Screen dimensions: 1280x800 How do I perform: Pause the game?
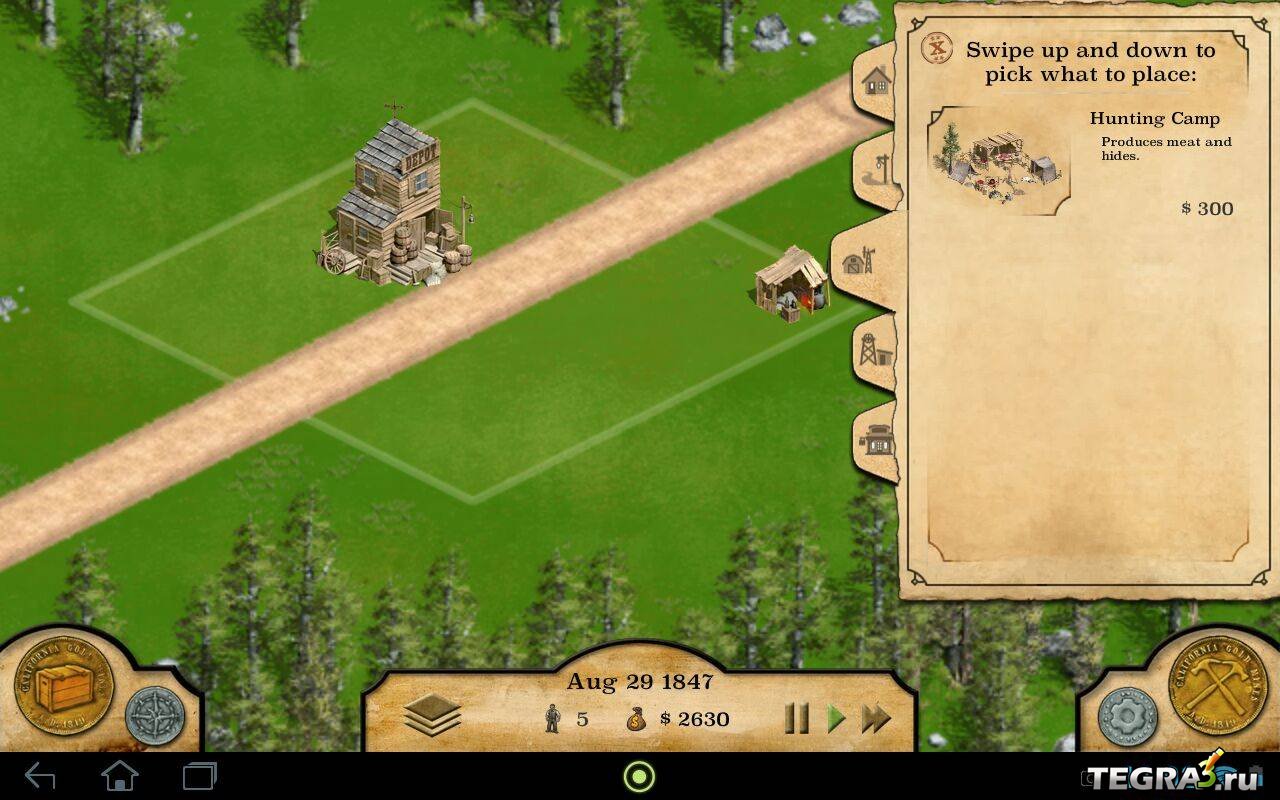[796, 718]
